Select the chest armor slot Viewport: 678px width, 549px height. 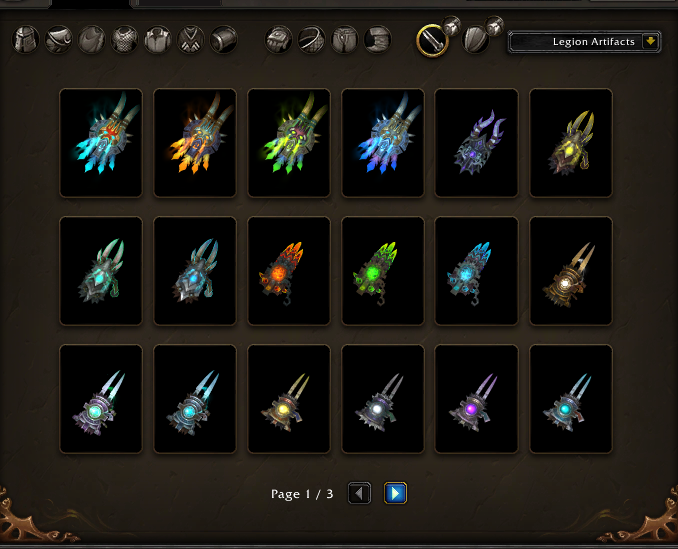[x=125, y=41]
